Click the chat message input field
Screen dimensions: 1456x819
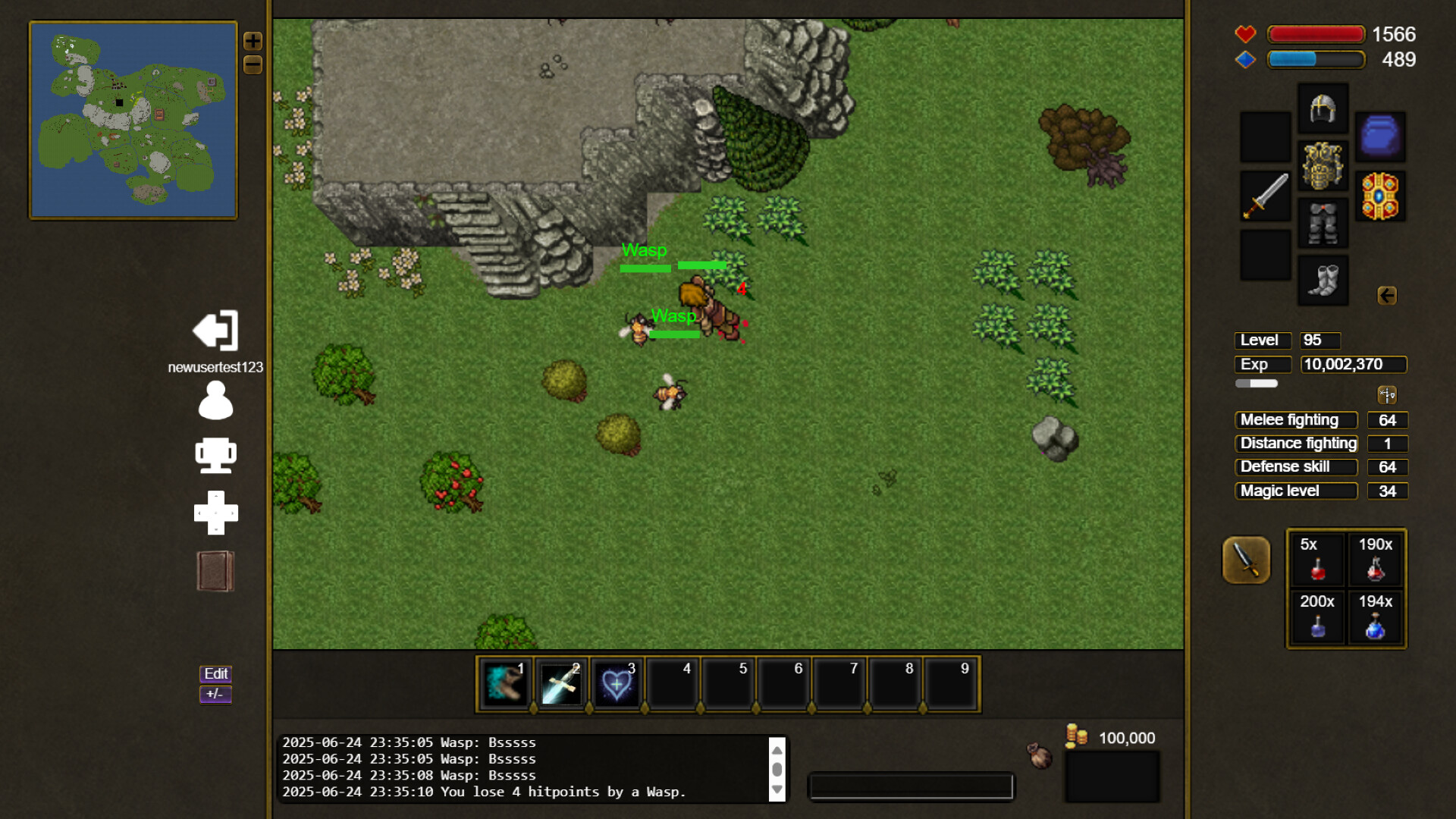910,787
